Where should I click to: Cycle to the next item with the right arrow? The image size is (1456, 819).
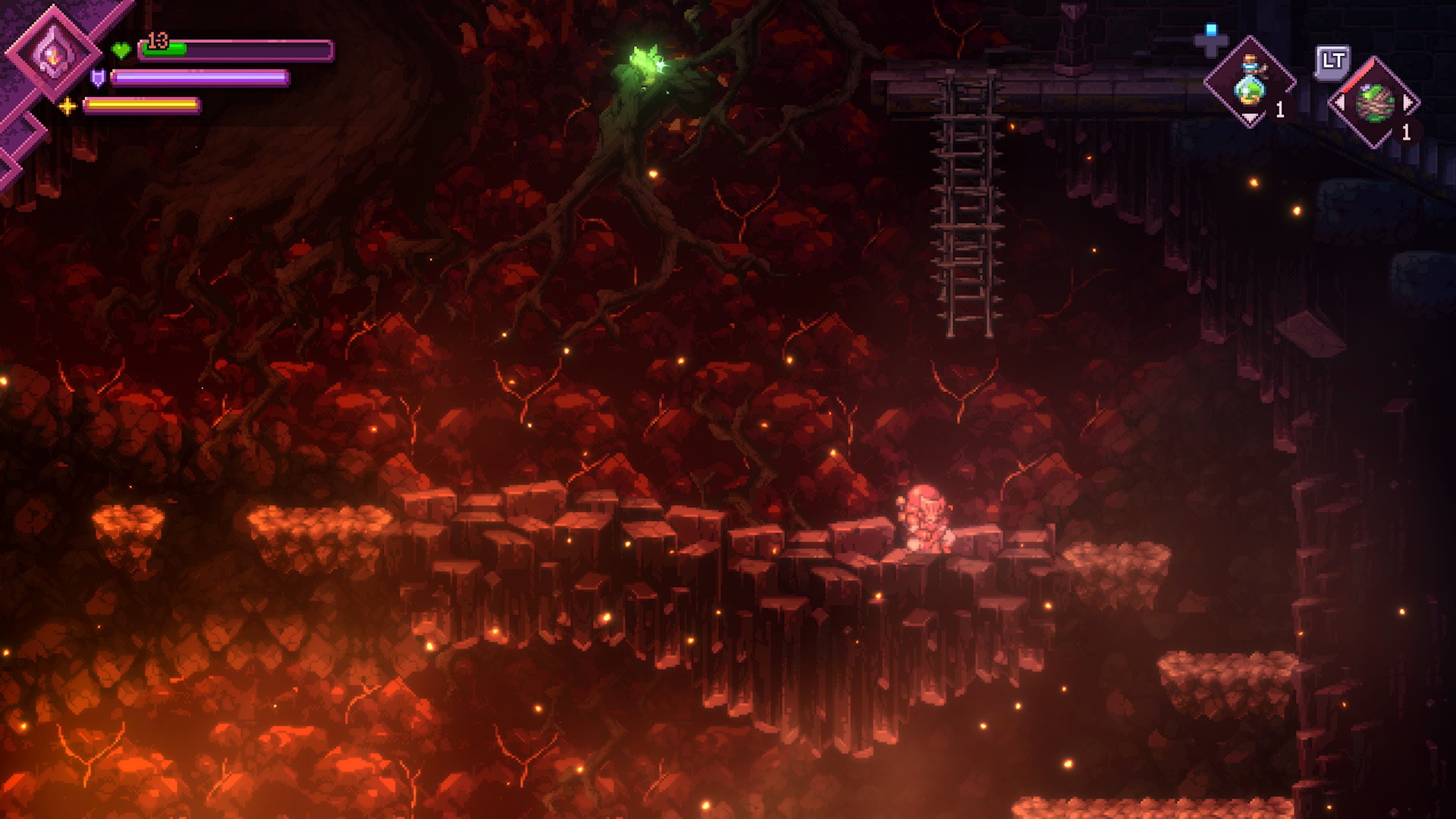pos(1409,102)
